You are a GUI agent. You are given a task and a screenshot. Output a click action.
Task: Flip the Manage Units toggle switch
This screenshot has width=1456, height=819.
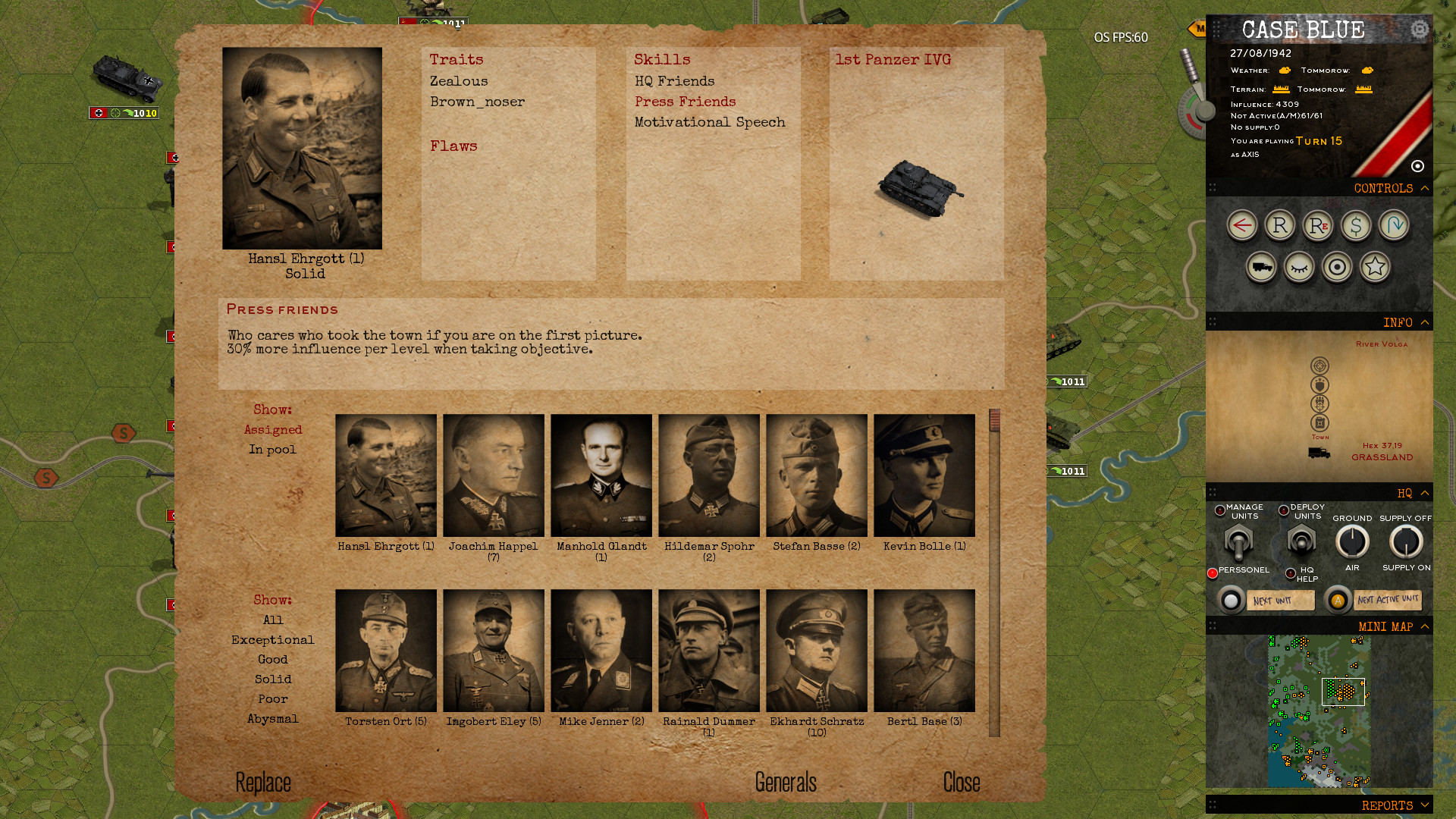coord(1238,542)
